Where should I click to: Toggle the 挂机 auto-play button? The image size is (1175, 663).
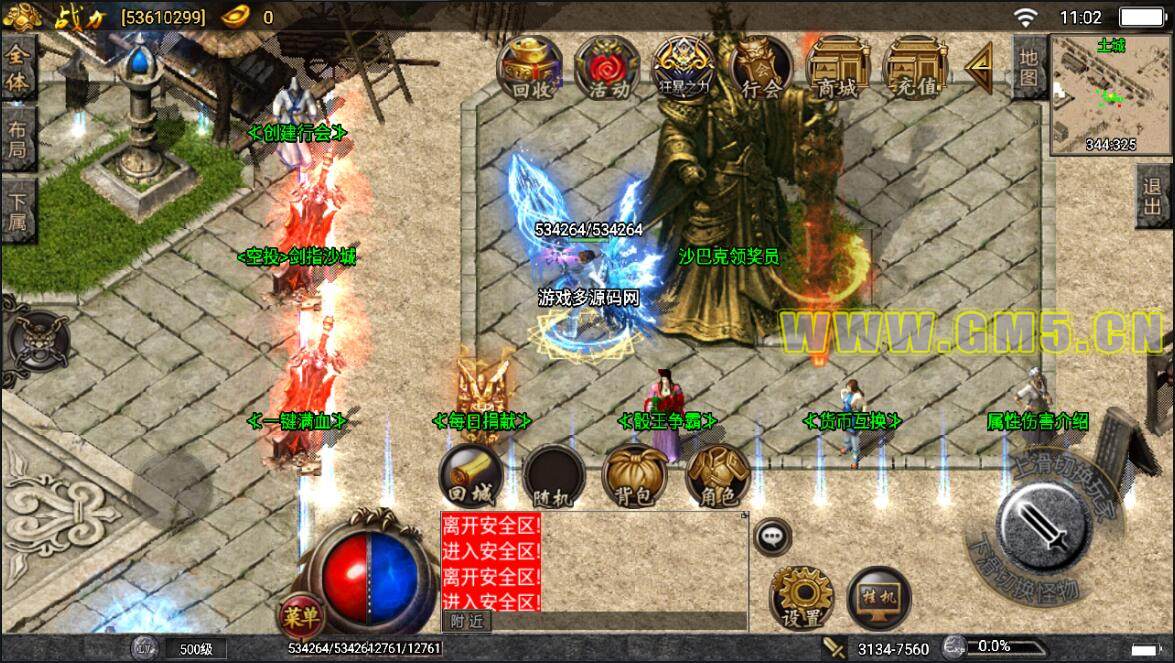tap(879, 598)
